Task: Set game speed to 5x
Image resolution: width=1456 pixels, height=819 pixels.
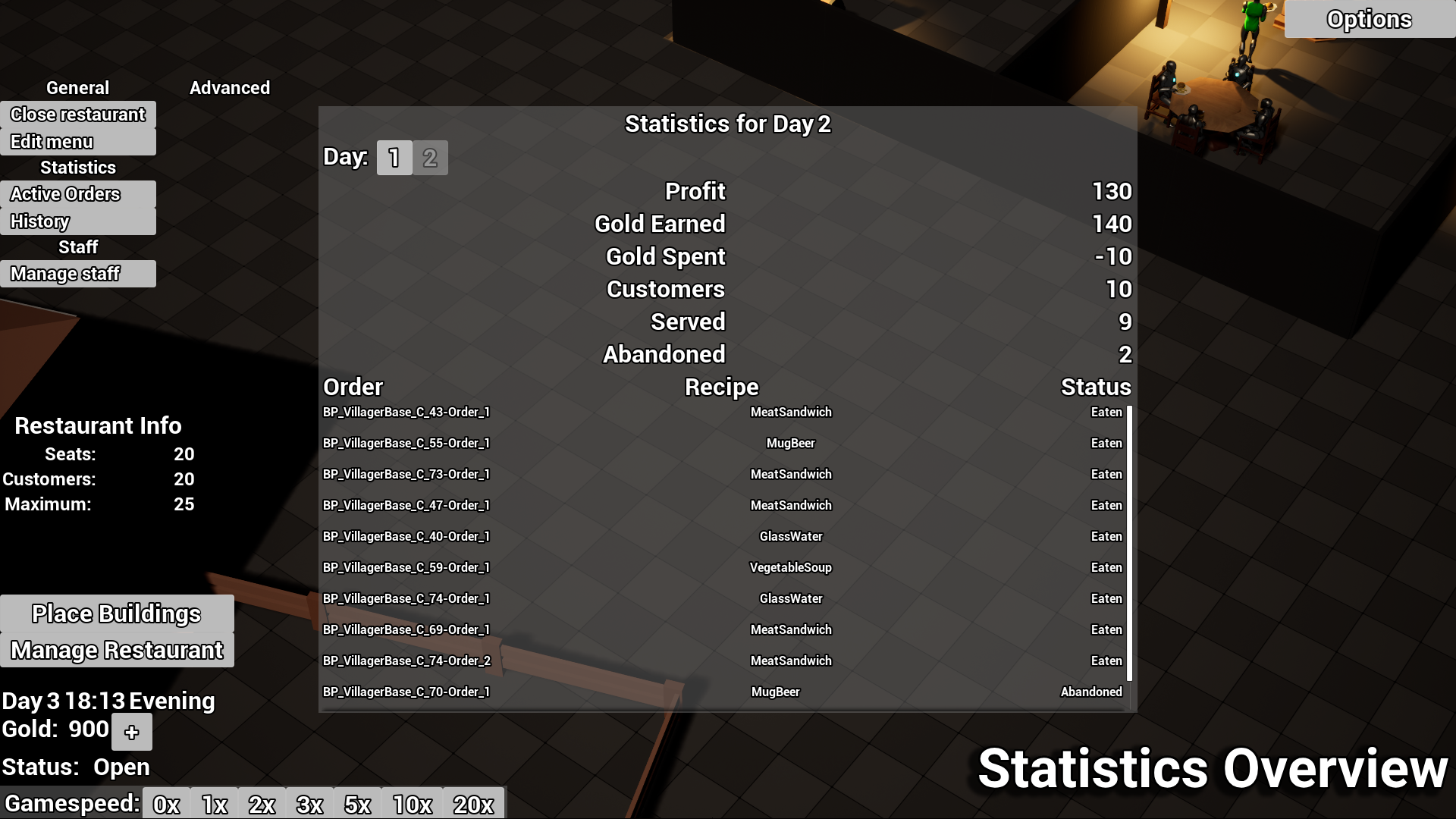Action: (x=357, y=804)
